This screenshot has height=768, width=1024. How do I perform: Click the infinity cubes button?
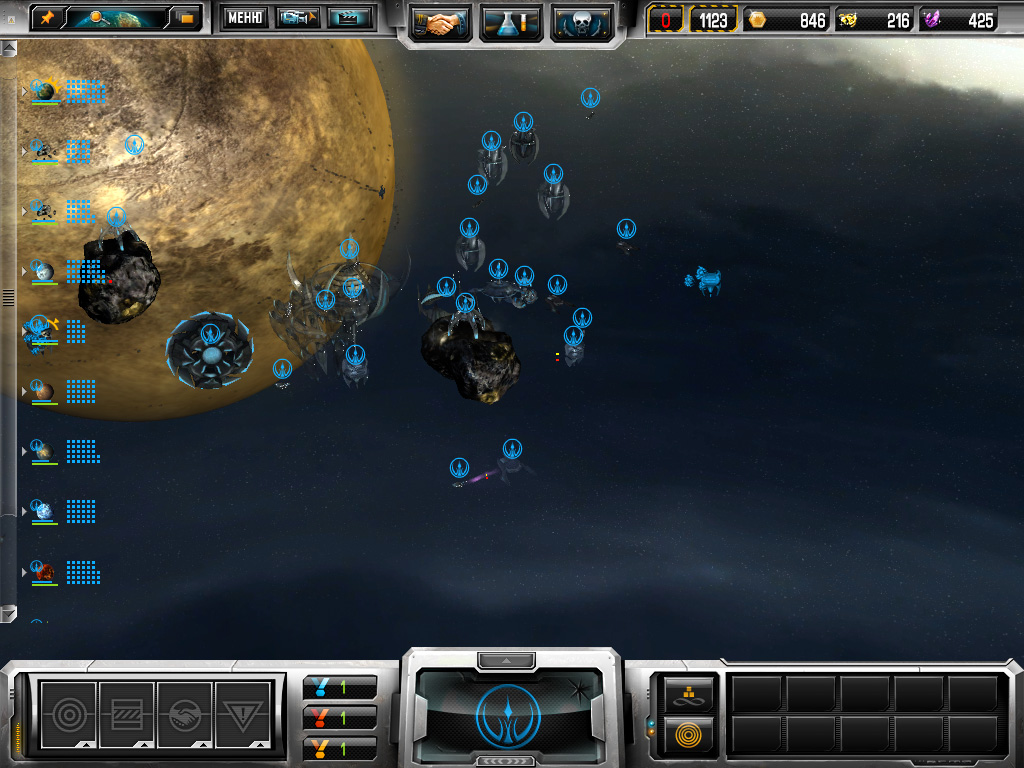[689, 692]
